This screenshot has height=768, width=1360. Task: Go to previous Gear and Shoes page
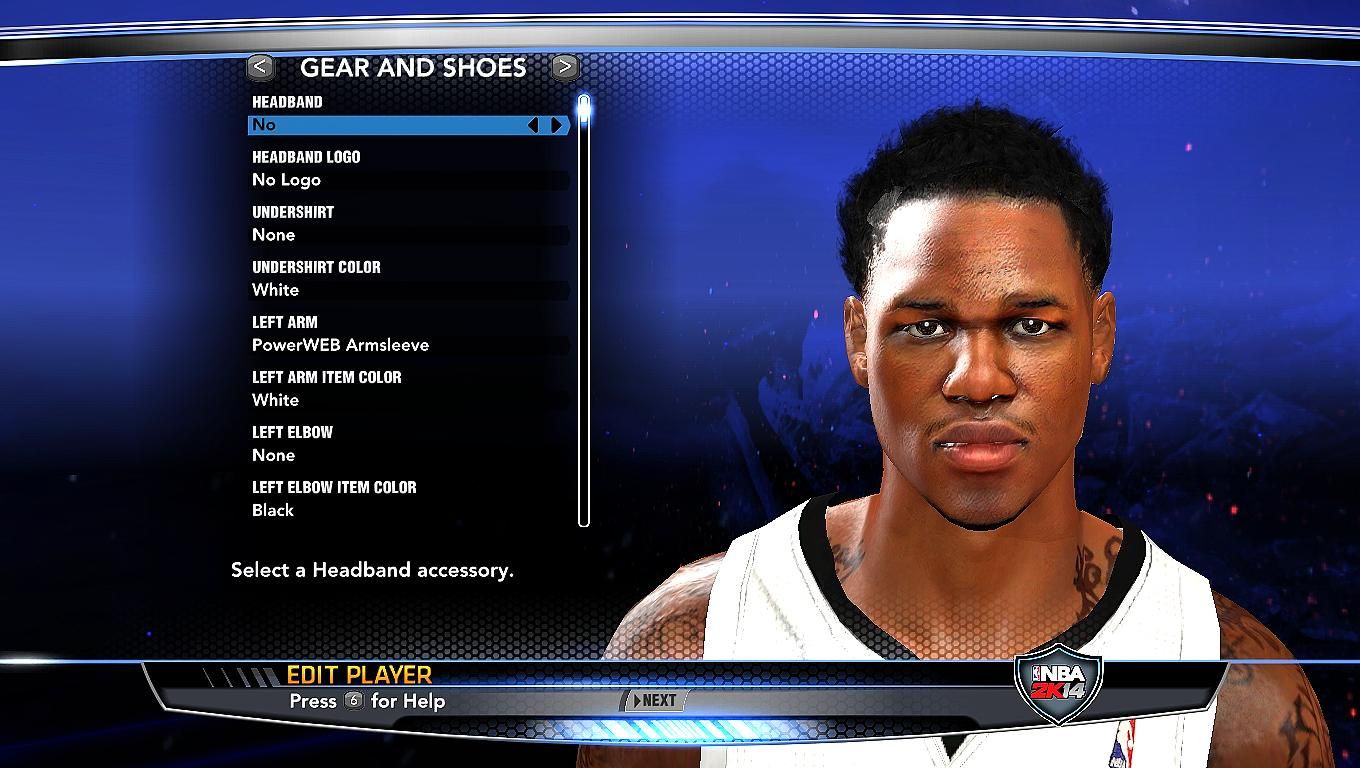pyautogui.click(x=260, y=67)
